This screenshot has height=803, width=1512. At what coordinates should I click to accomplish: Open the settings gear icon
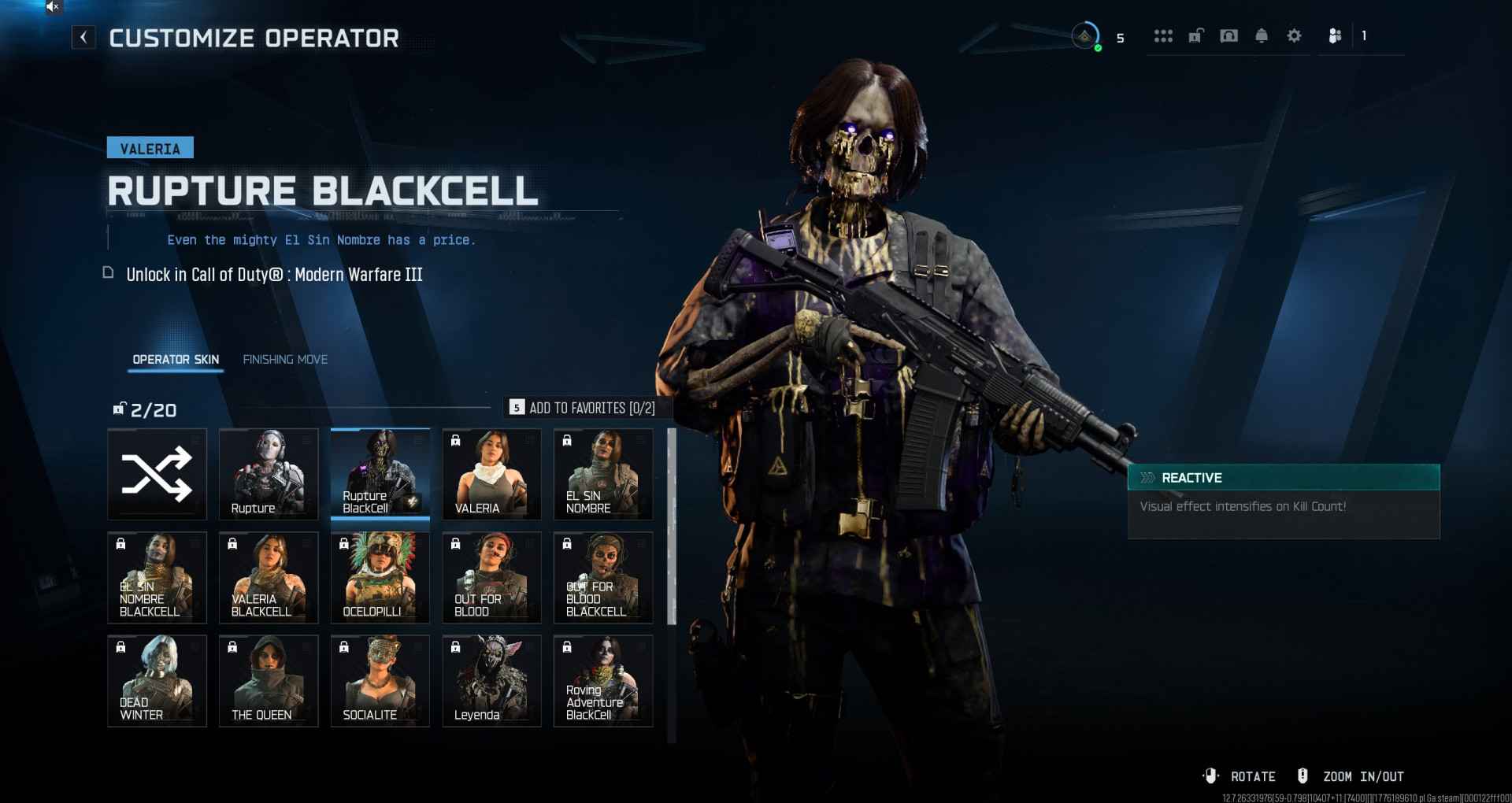[1294, 36]
